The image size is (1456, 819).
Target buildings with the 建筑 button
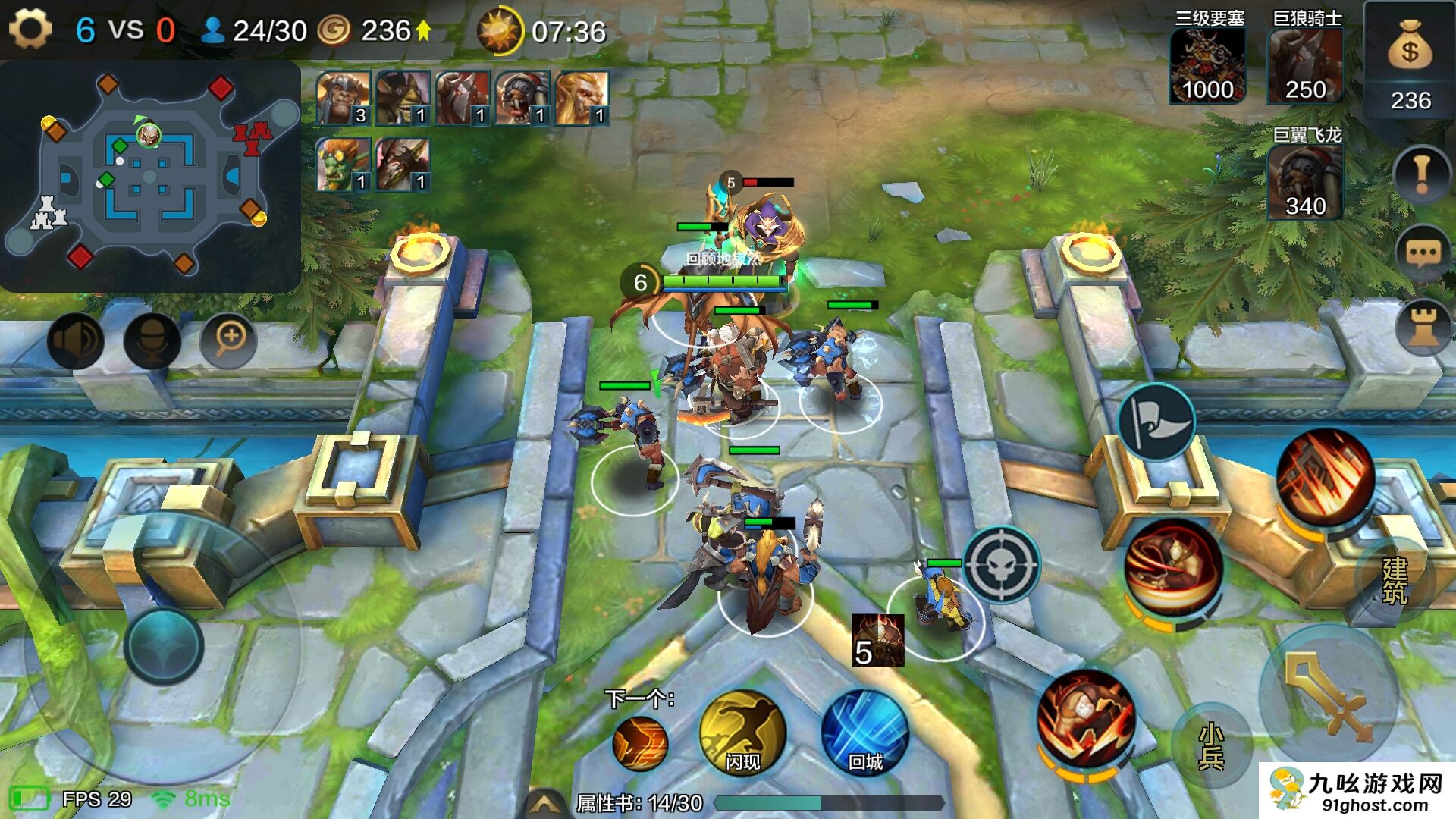click(x=1394, y=580)
